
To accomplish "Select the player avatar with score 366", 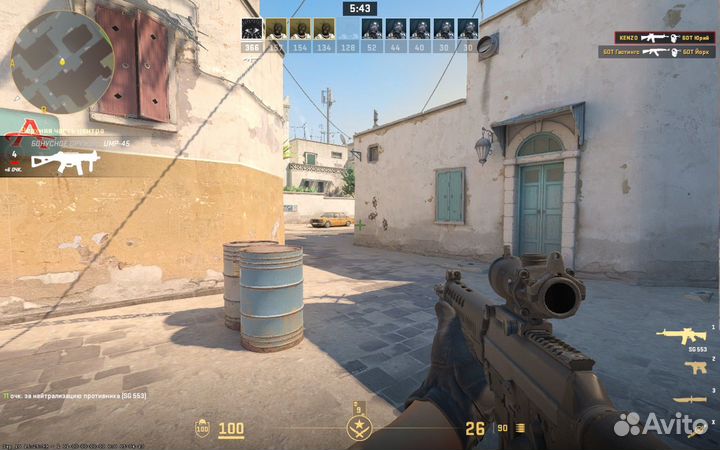I will [x=251, y=28].
